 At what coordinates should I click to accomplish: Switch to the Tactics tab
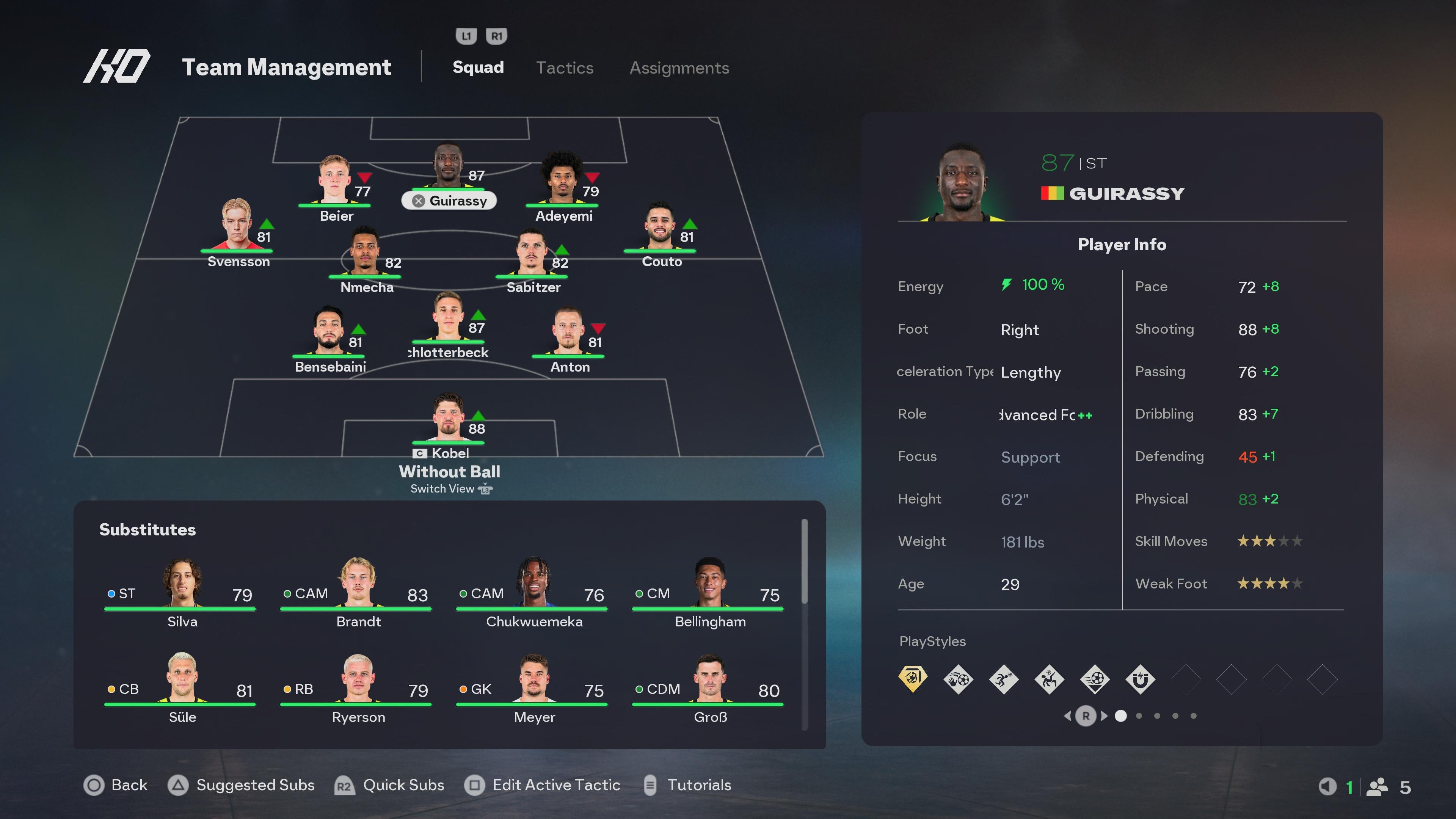coord(565,68)
